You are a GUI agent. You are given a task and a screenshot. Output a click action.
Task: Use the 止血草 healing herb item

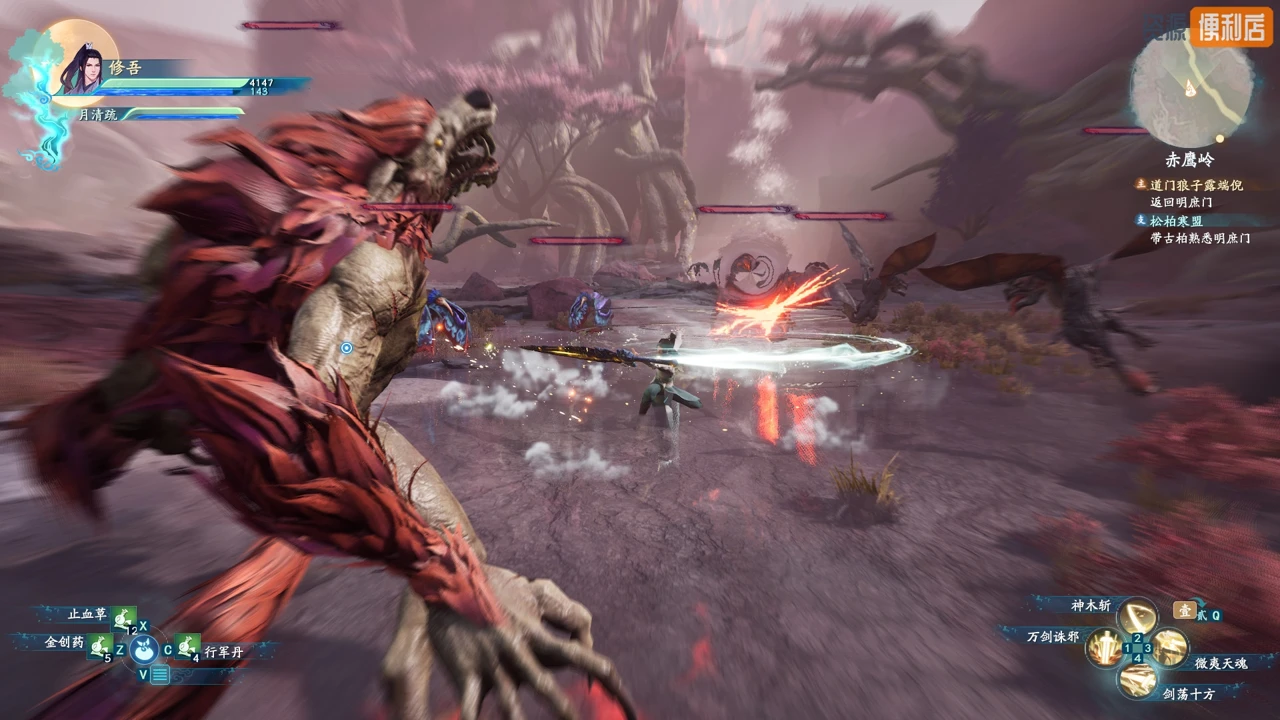coord(123,617)
